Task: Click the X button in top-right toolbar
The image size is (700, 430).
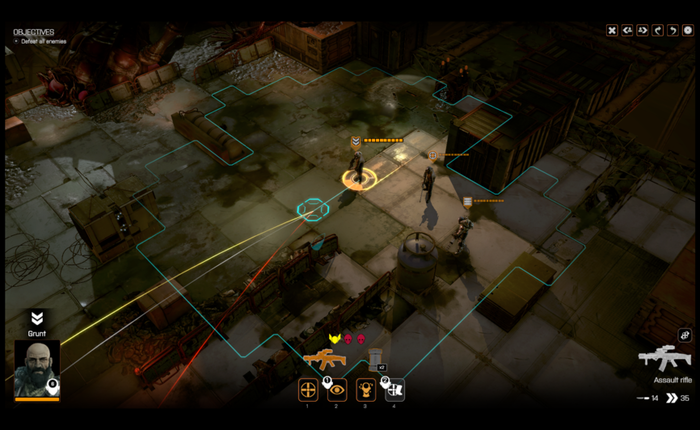Action: (612, 30)
